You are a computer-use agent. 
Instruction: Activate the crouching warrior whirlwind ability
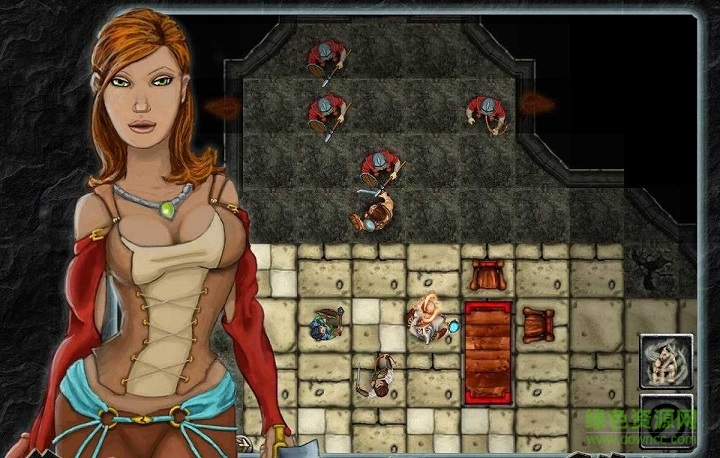coord(666,359)
